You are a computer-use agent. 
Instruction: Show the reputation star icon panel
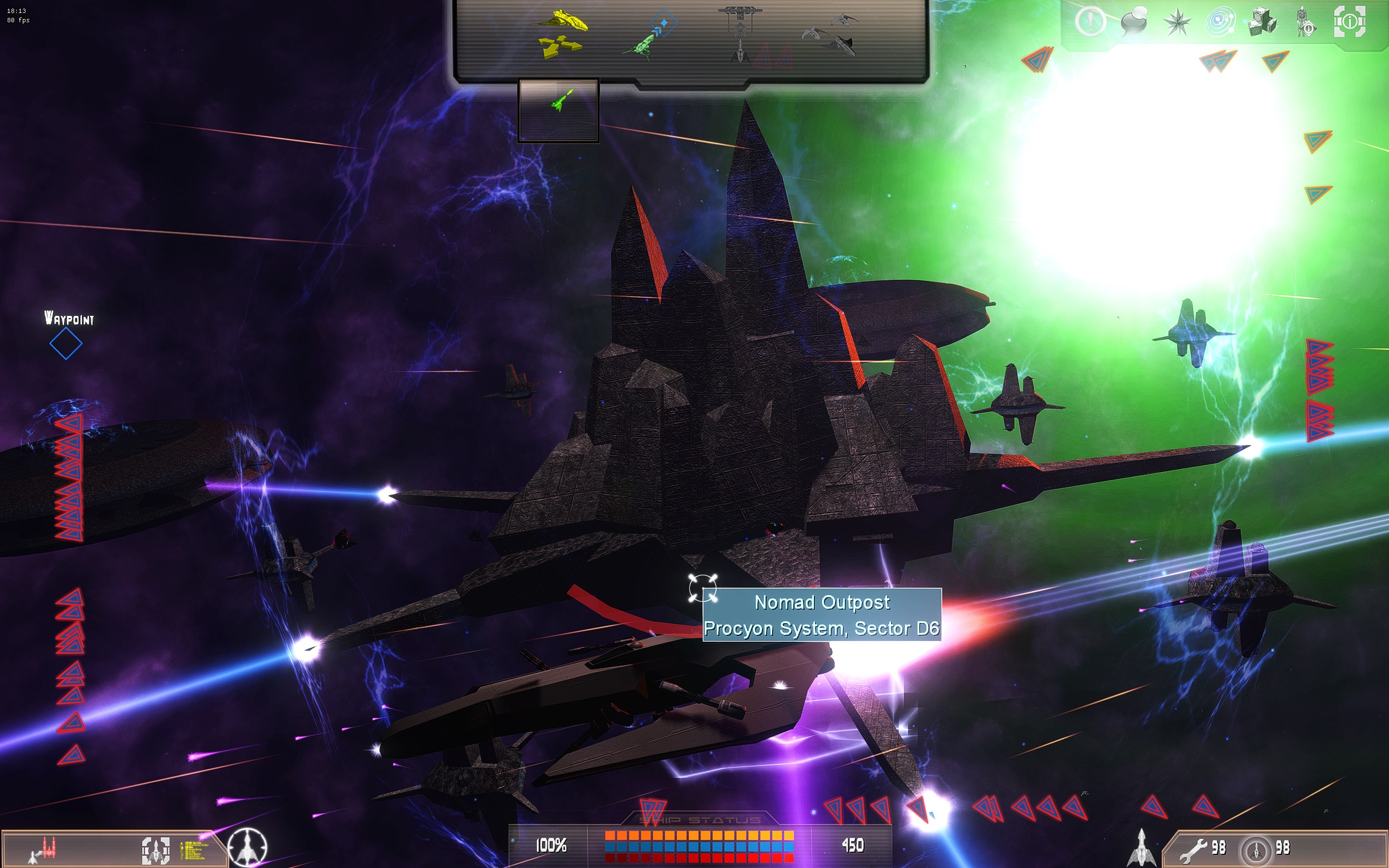click(x=1177, y=22)
